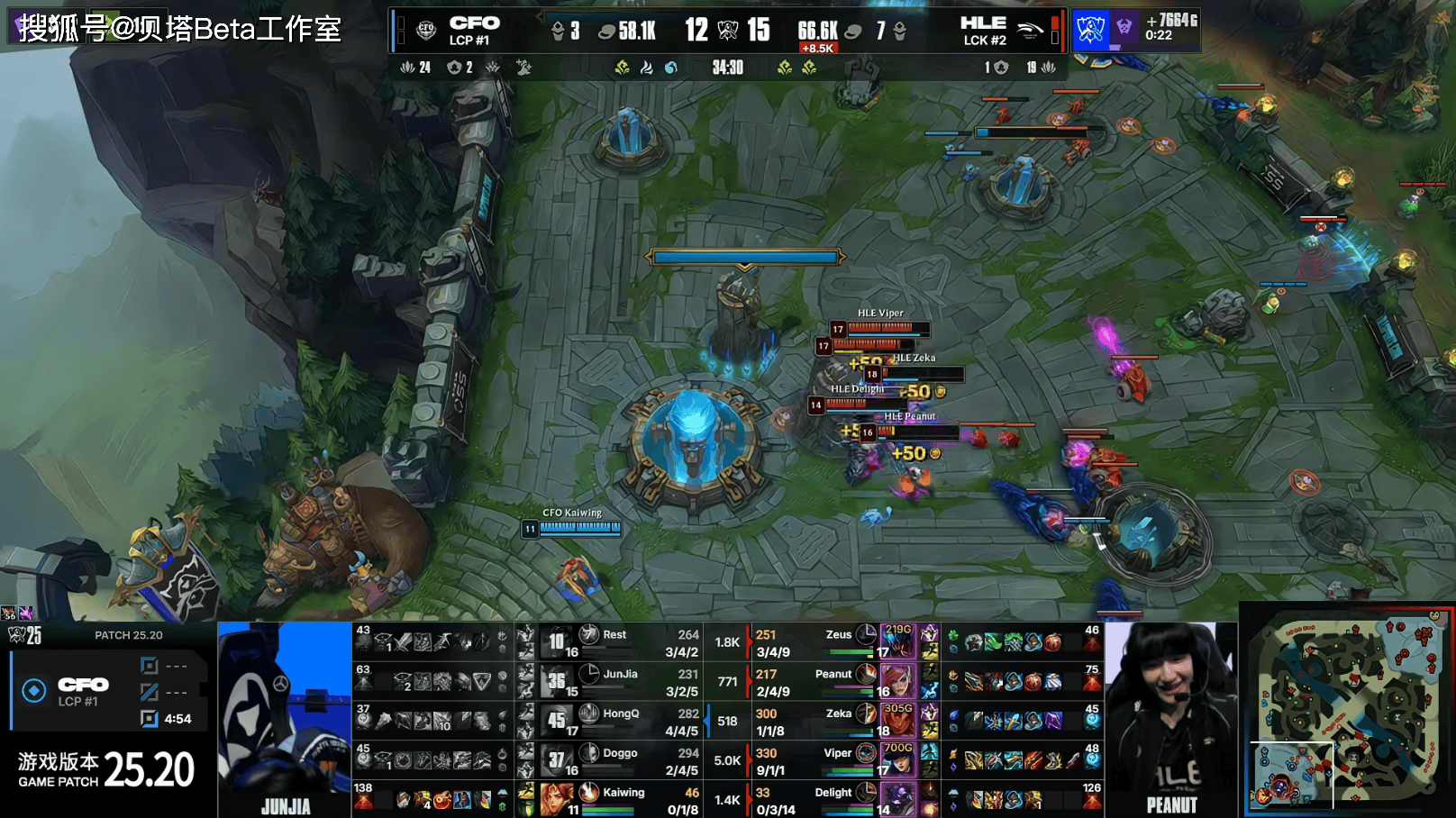
Task: Select Zeus's name in the scoreboard
Action: click(x=838, y=634)
